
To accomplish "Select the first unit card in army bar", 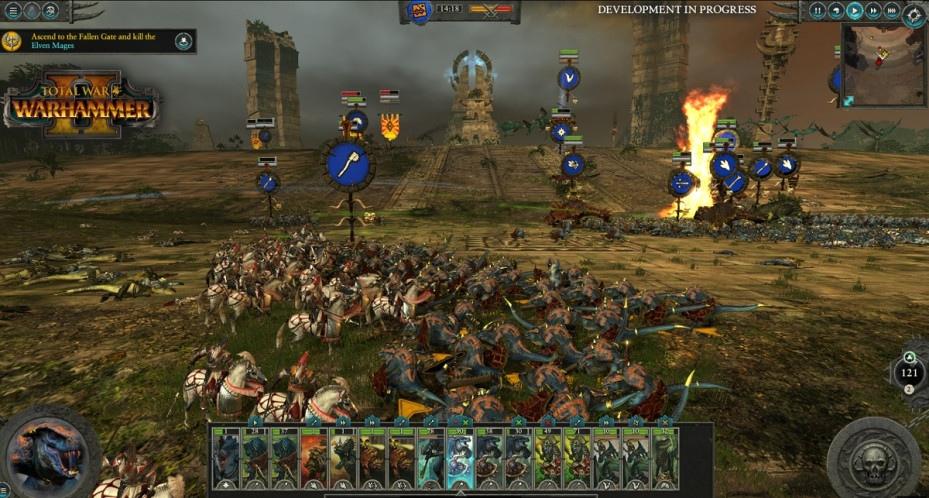I will [x=227, y=457].
